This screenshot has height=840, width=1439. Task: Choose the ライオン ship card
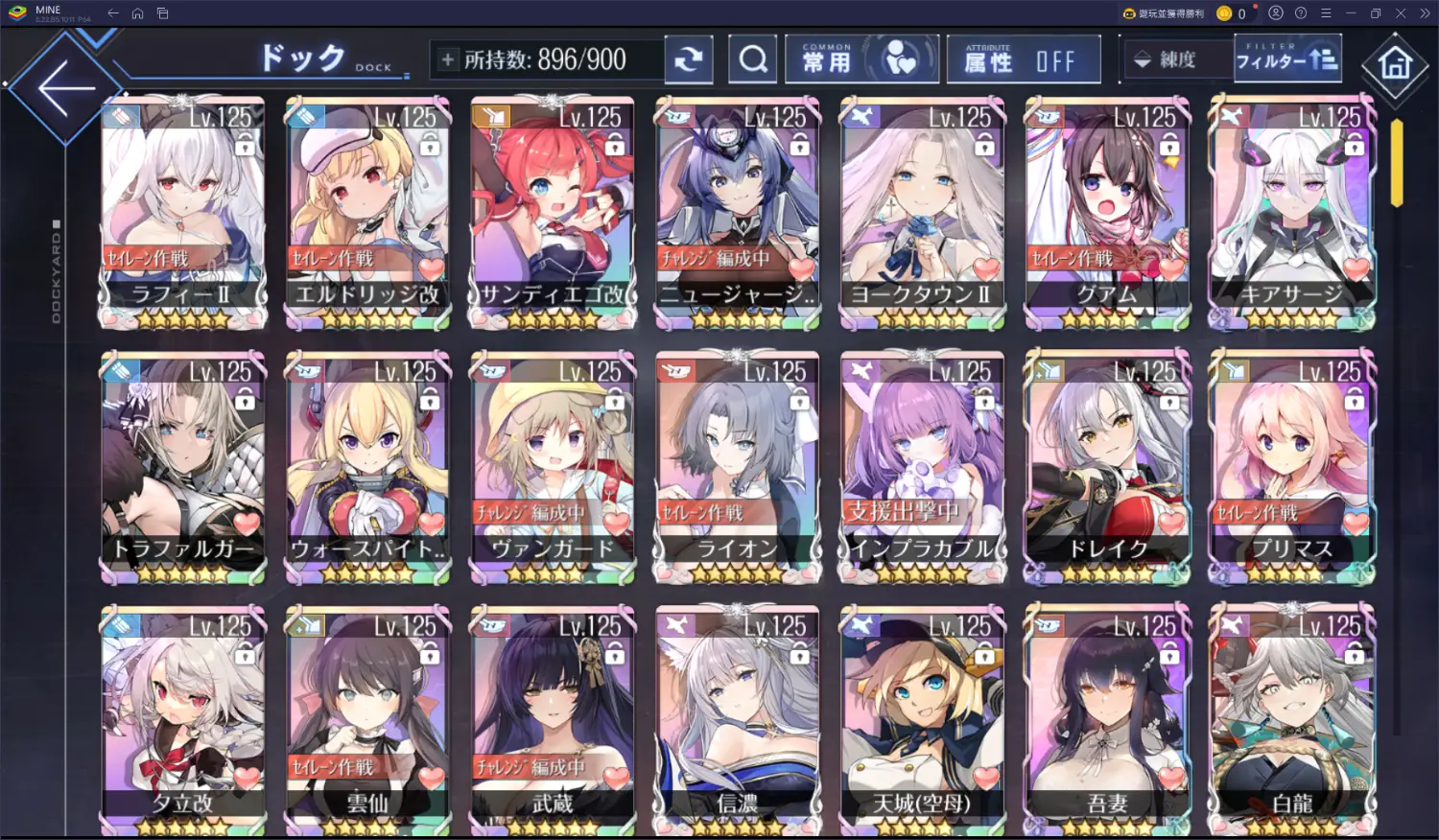[x=737, y=465]
